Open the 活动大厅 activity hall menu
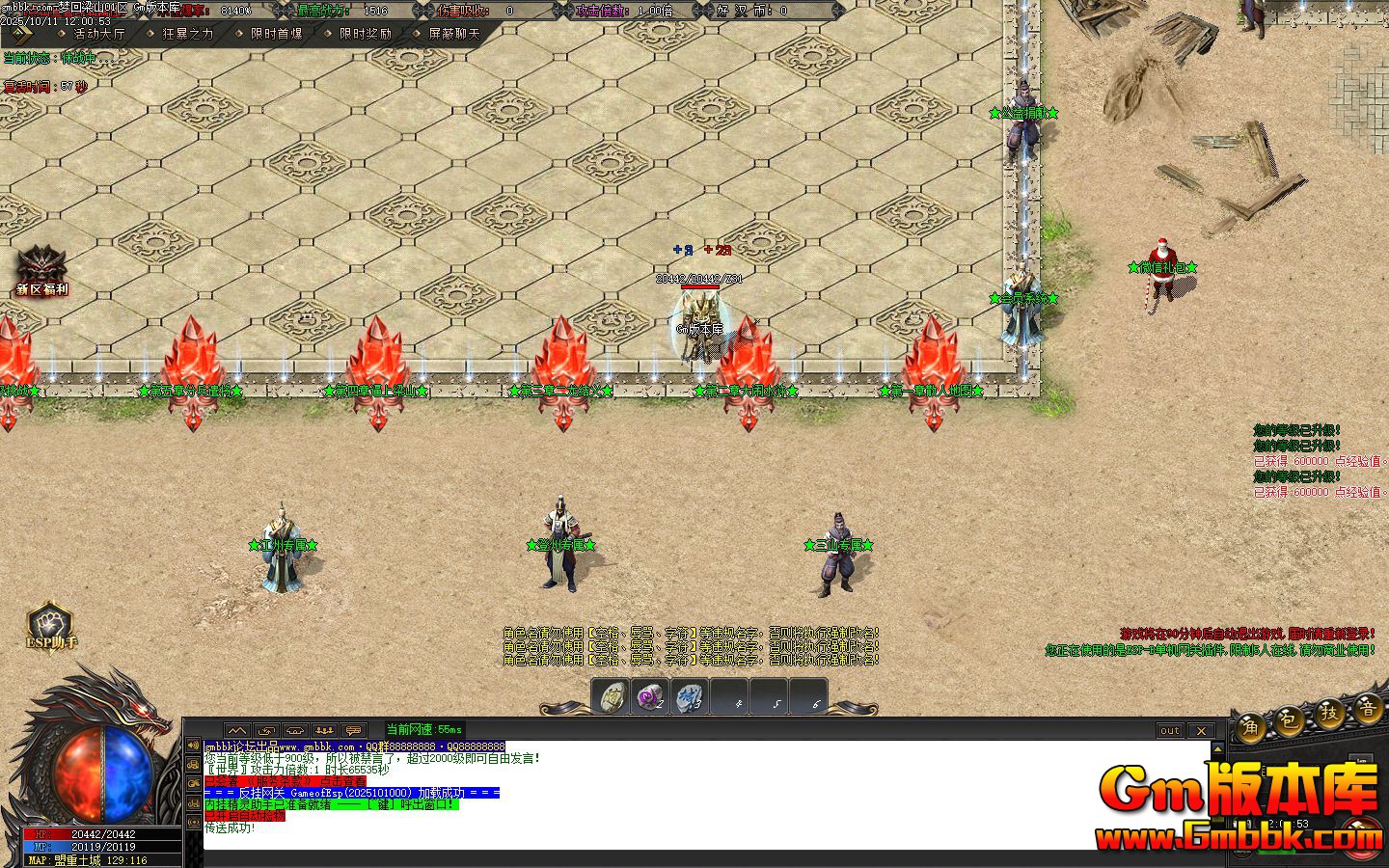Screen dimensions: 1389x868 pos(100,34)
